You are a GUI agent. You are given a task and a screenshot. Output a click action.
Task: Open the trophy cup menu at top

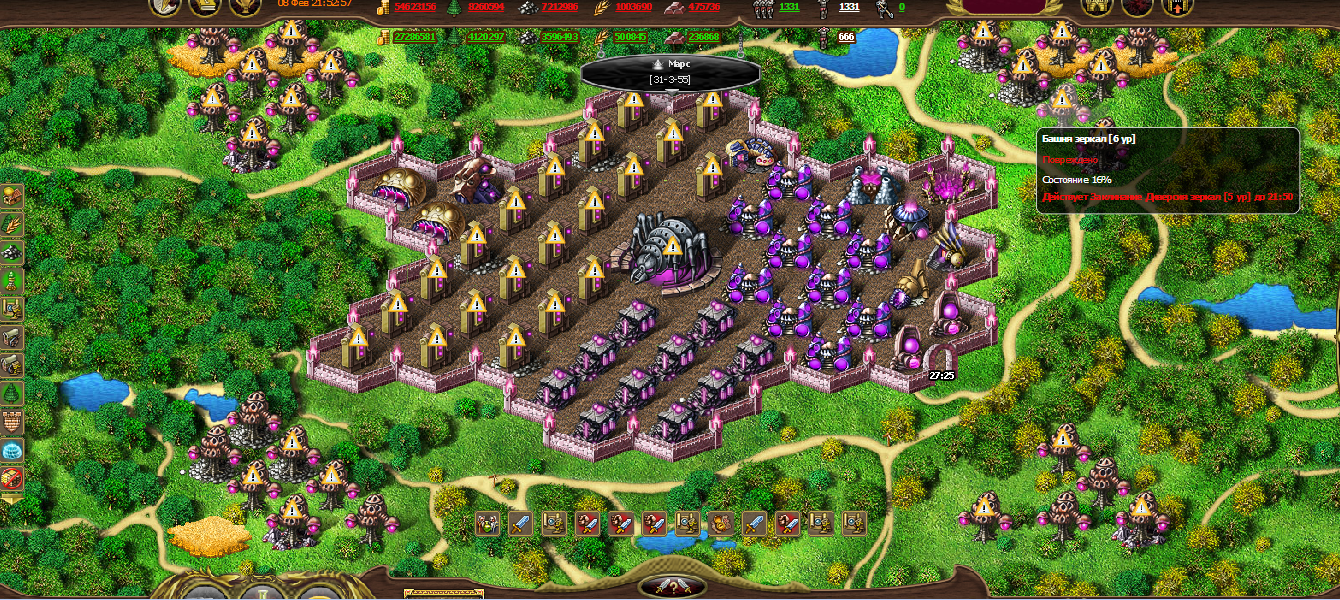[x=245, y=6]
